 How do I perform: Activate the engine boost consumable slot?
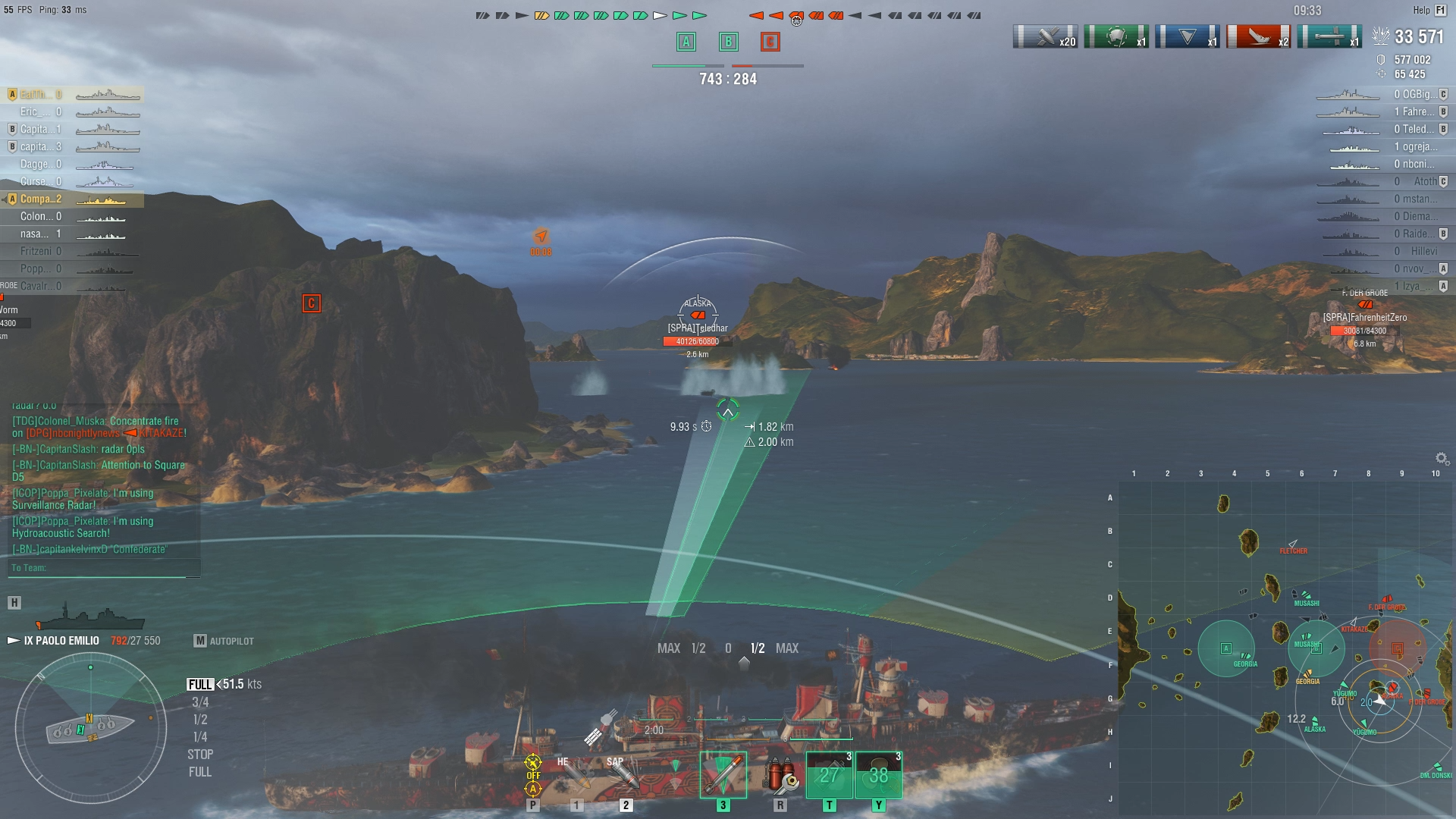(878, 775)
